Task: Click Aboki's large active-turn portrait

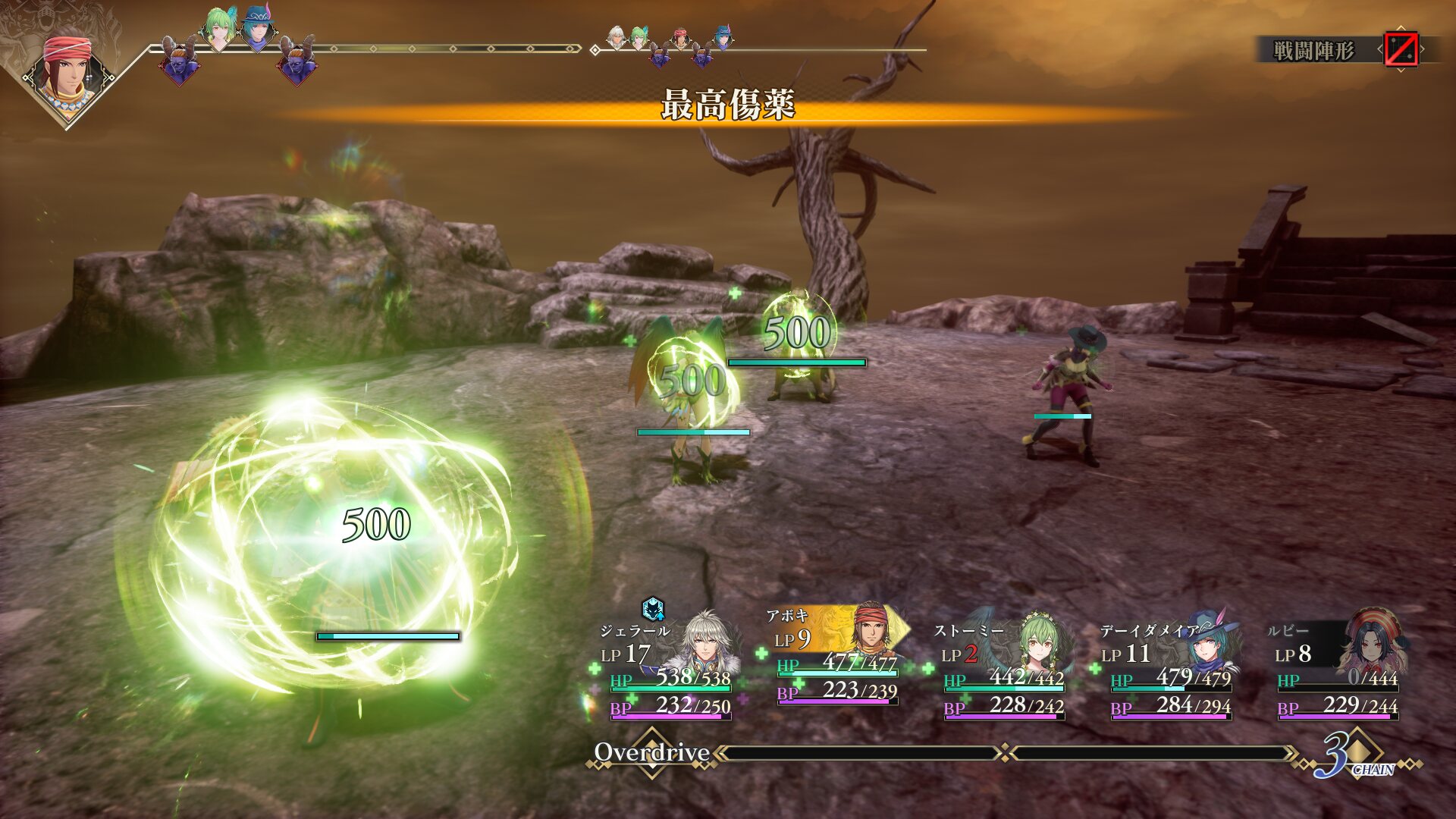Action: pyautogui.click(x=68, y=76)
